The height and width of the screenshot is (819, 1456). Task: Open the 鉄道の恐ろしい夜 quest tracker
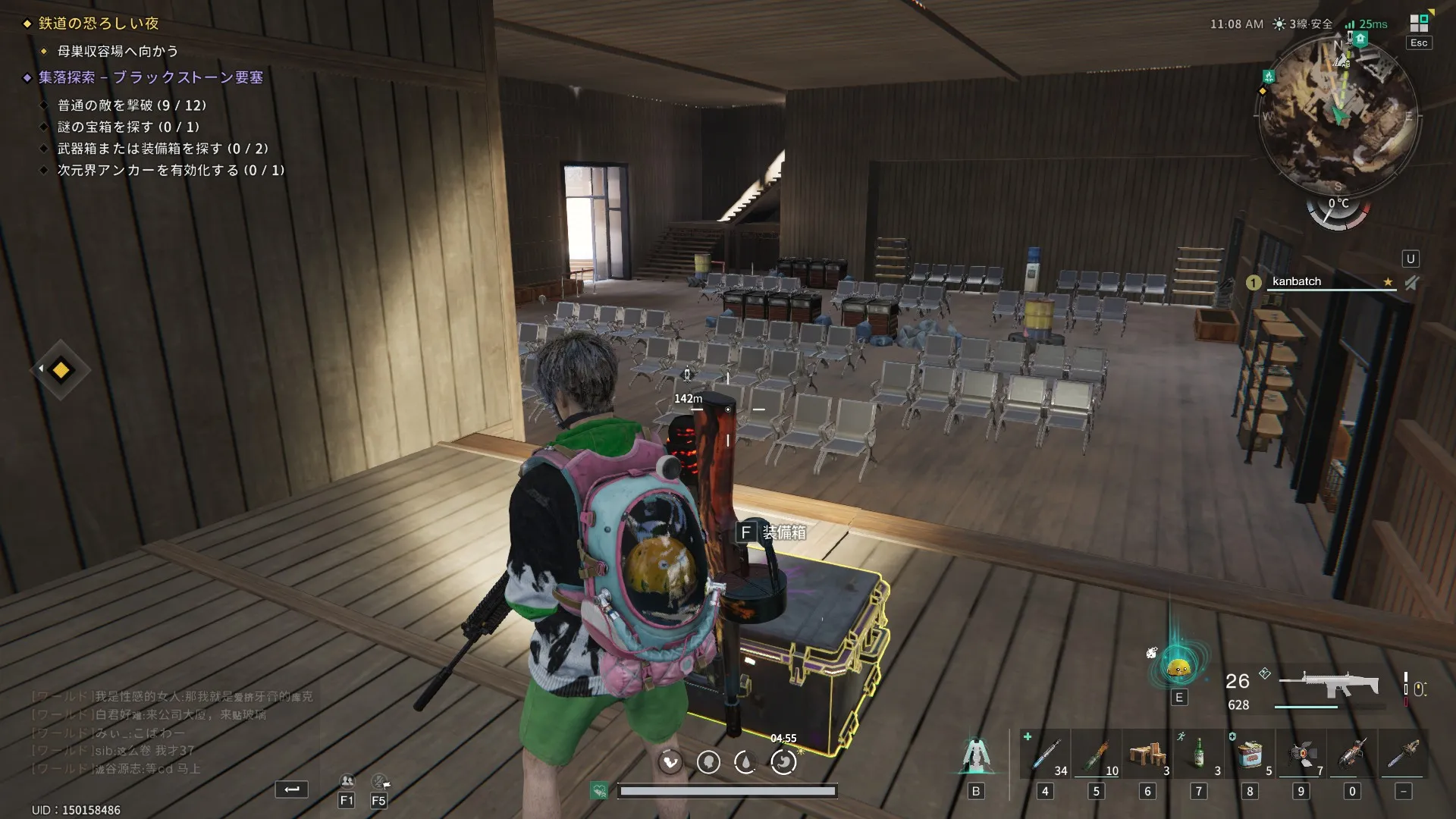[x=99, y=24]
